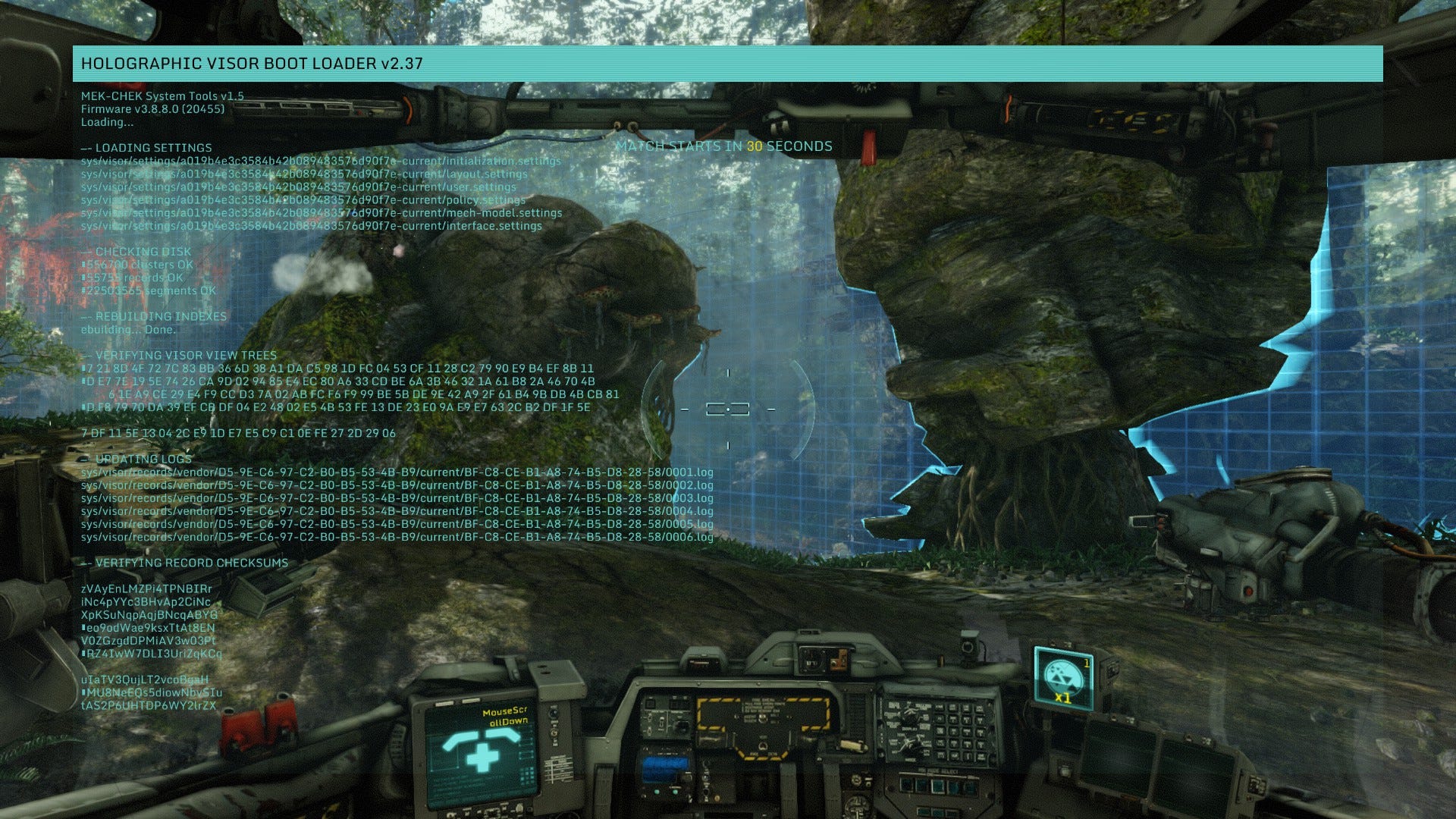
Task: Activate the glowing cross repair icon
Action: pos(482,754)
